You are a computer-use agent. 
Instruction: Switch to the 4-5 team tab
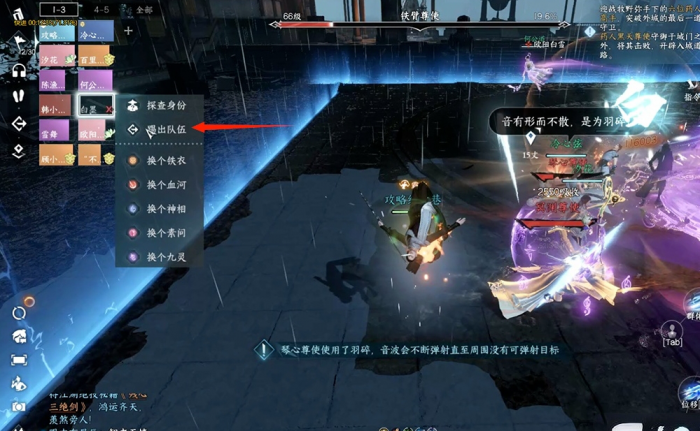click(x=101, y=9)
